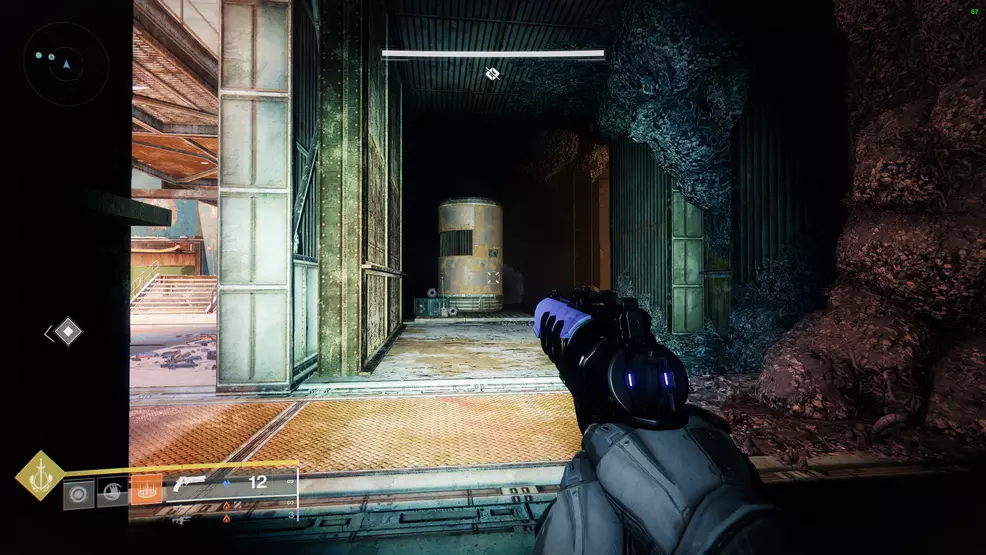
Task: Activate the golden sword Super icon
Action: (x=40, y=475)
